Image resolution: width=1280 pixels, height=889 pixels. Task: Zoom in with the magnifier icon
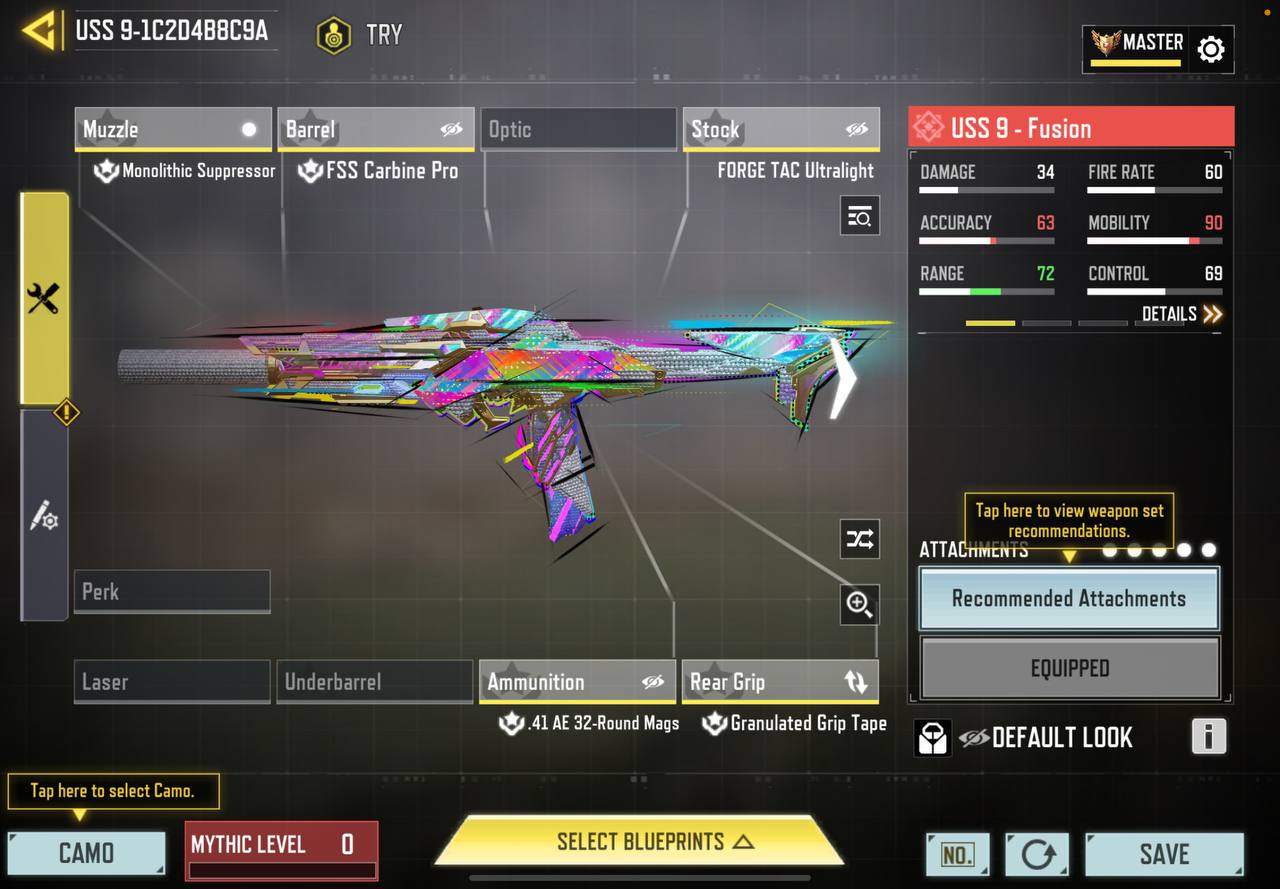pyautogui.click(x=859, y=604)
